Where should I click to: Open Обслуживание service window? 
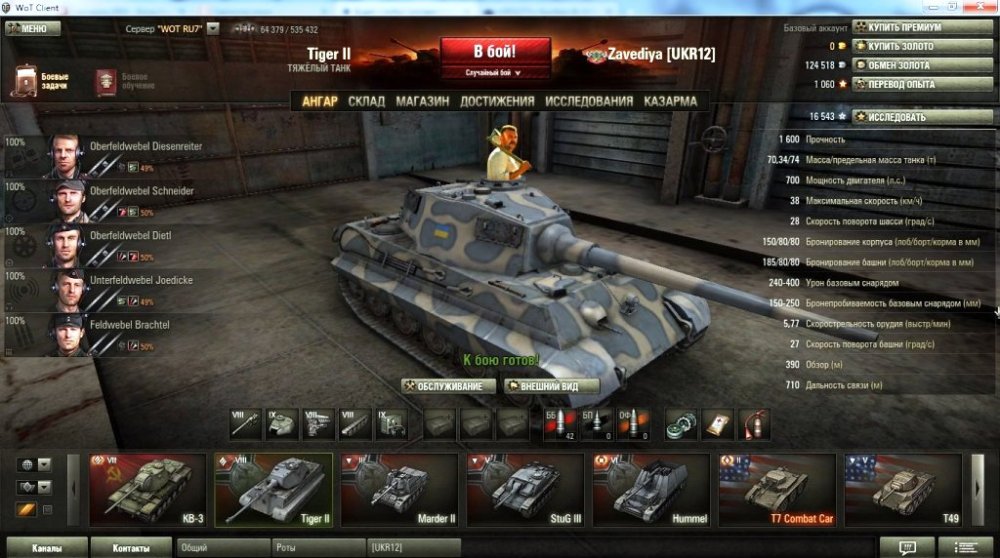coord(448,386)
